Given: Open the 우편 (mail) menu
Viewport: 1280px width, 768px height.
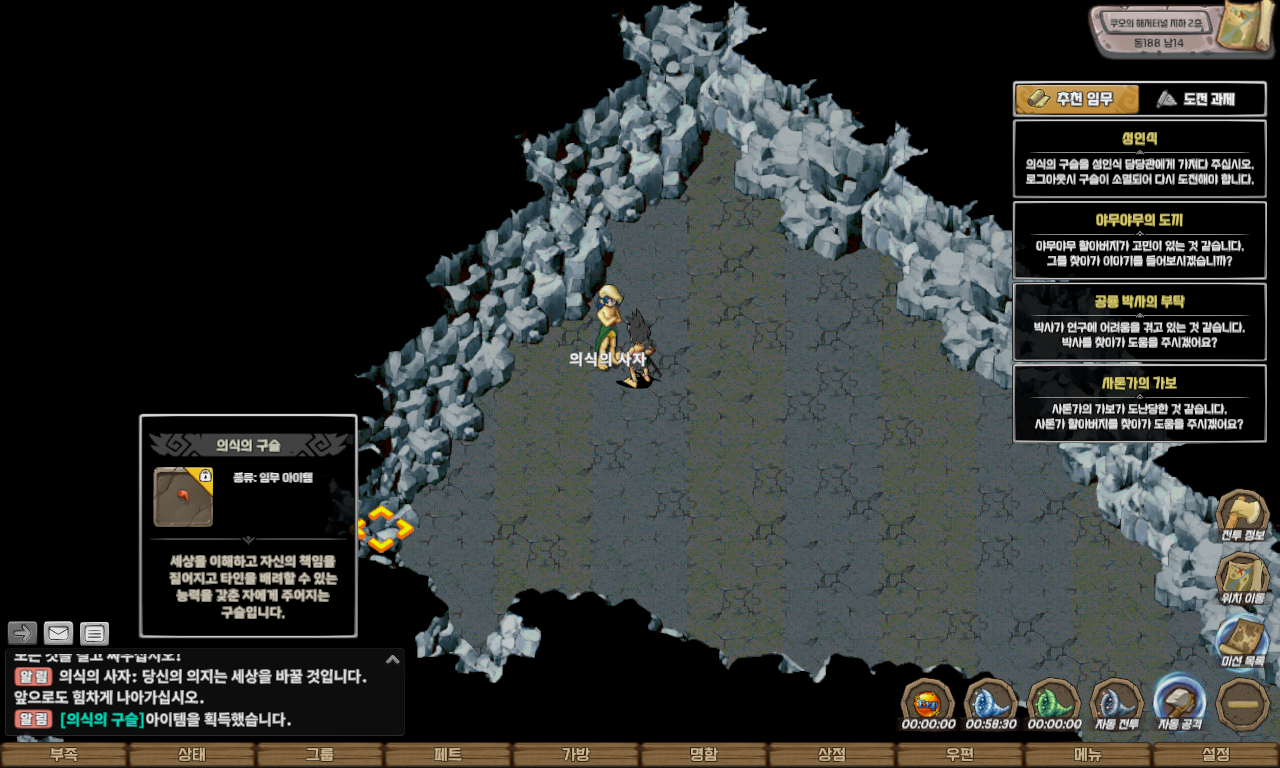Looking at the screenshot, I should (960, 755).
